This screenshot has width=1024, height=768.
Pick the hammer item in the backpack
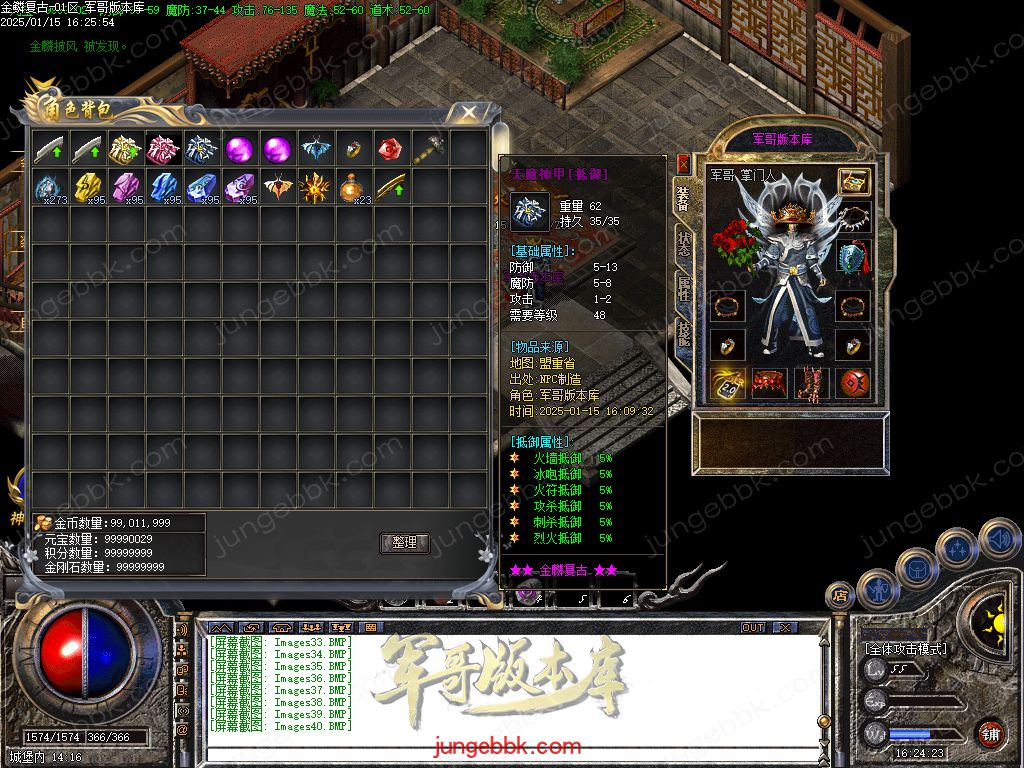pyautogui.click(x=428, y=150)
